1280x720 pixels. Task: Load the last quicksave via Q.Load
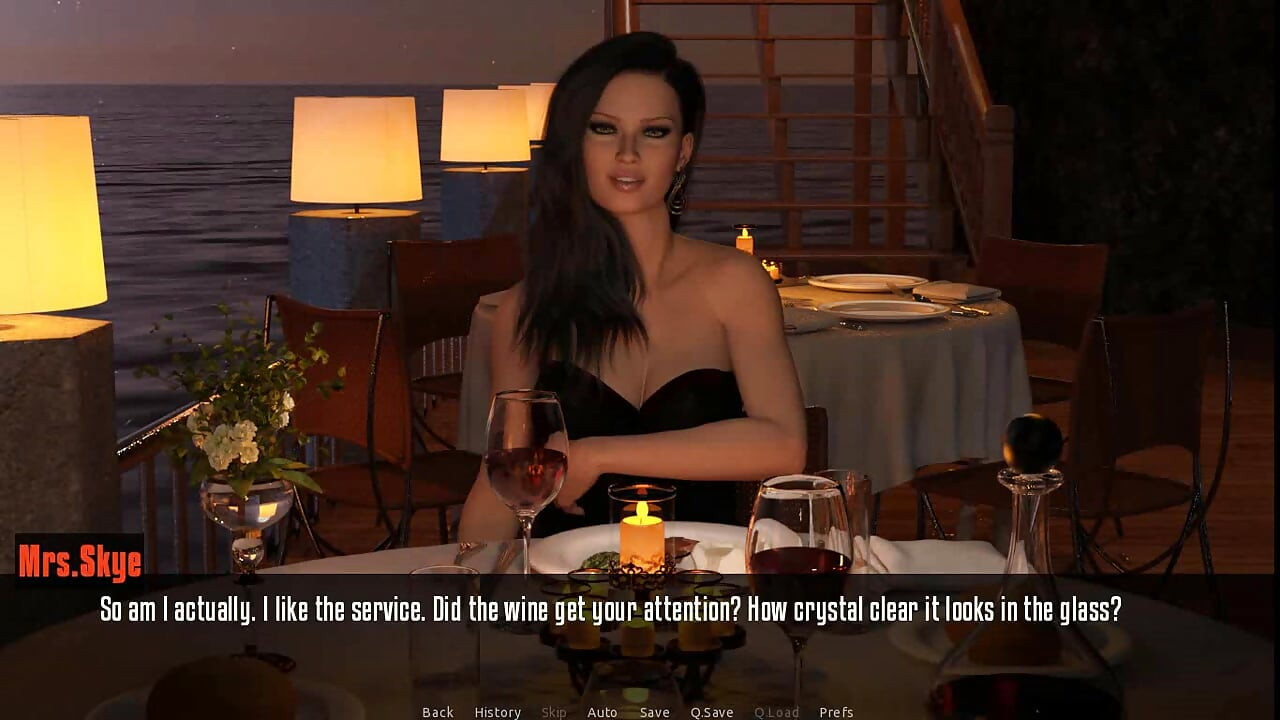pyautogui.click(x=777, y=712)
